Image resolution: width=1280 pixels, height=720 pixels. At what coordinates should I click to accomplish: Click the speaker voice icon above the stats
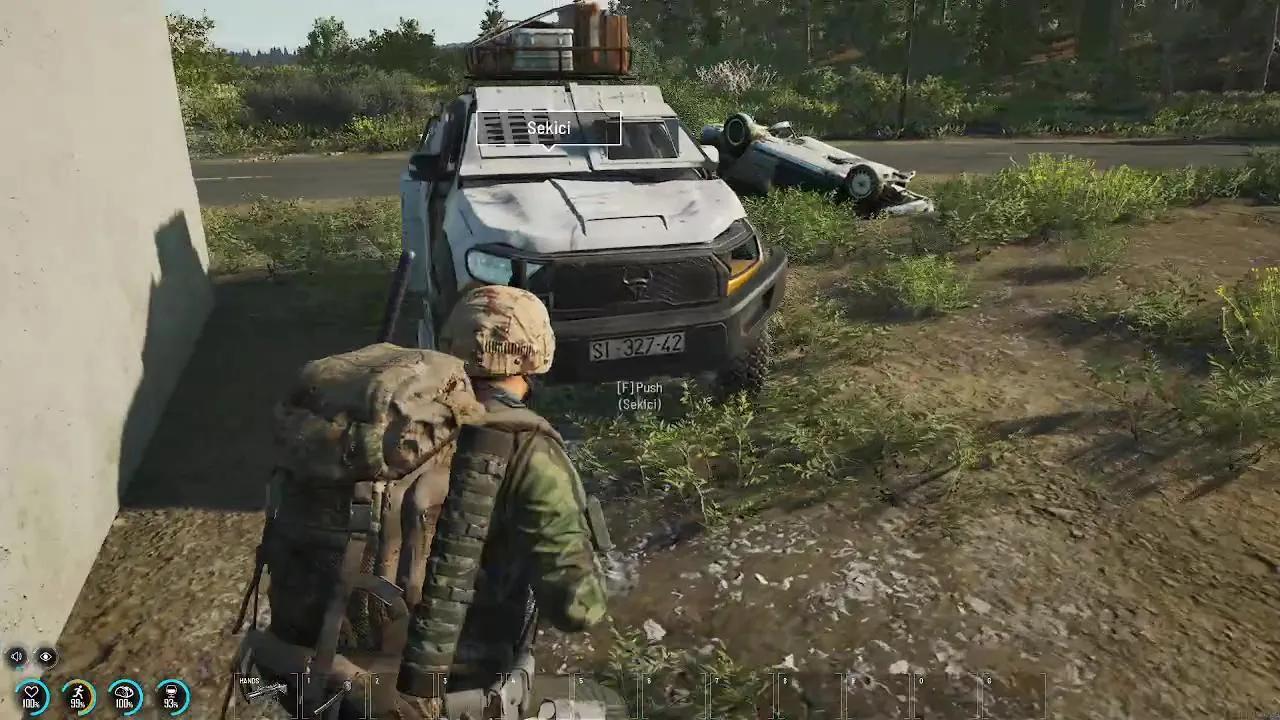16,656
